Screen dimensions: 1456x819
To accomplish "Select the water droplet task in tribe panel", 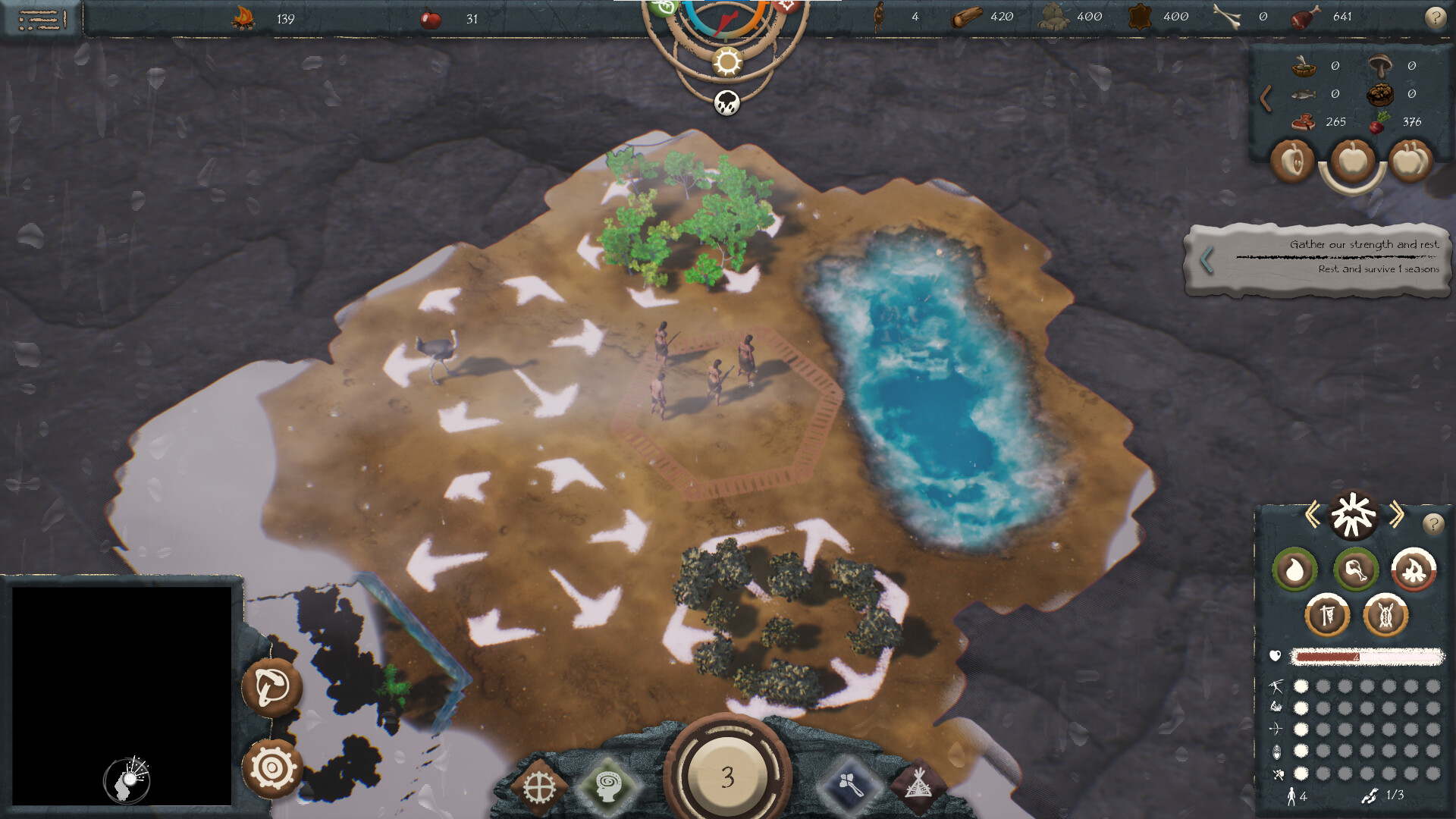I will [1294, 568].
